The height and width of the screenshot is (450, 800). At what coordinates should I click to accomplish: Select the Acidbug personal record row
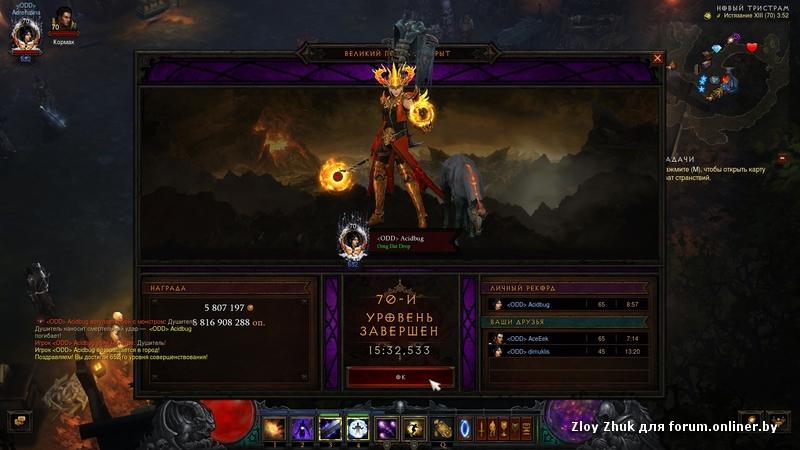click(x=567, y=304)
